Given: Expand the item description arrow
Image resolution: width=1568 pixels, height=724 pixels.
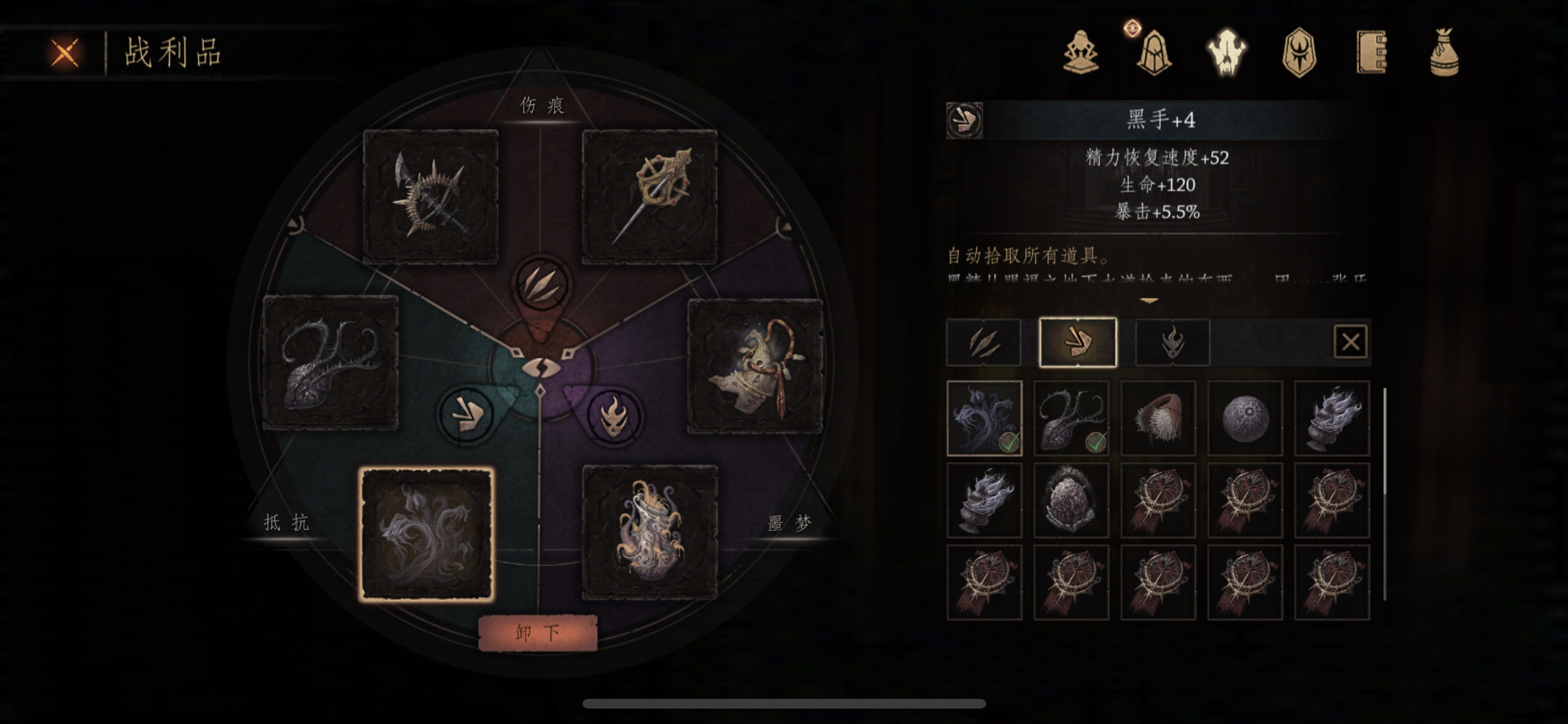Looking at the screenshot, I should click(x=1149, y=301).
